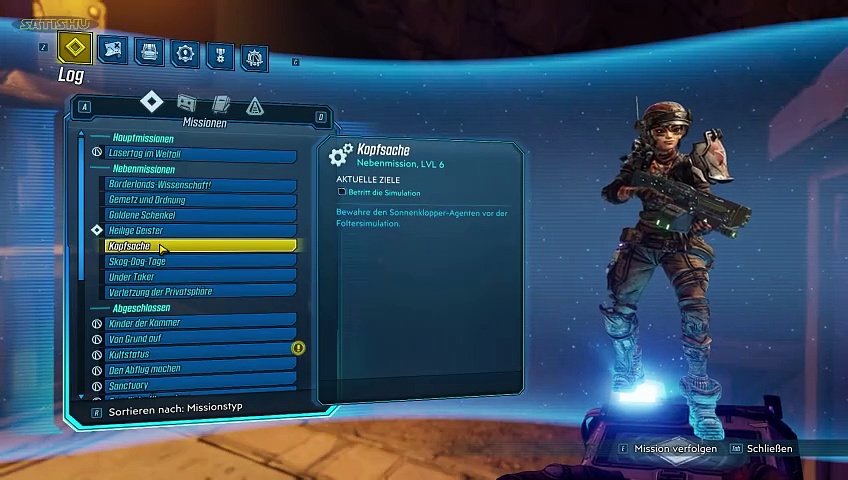The width and height of the screenshot is (848, 480).
Task: Open the Skills tab with the gear badge icon
Action: point(184,52)
